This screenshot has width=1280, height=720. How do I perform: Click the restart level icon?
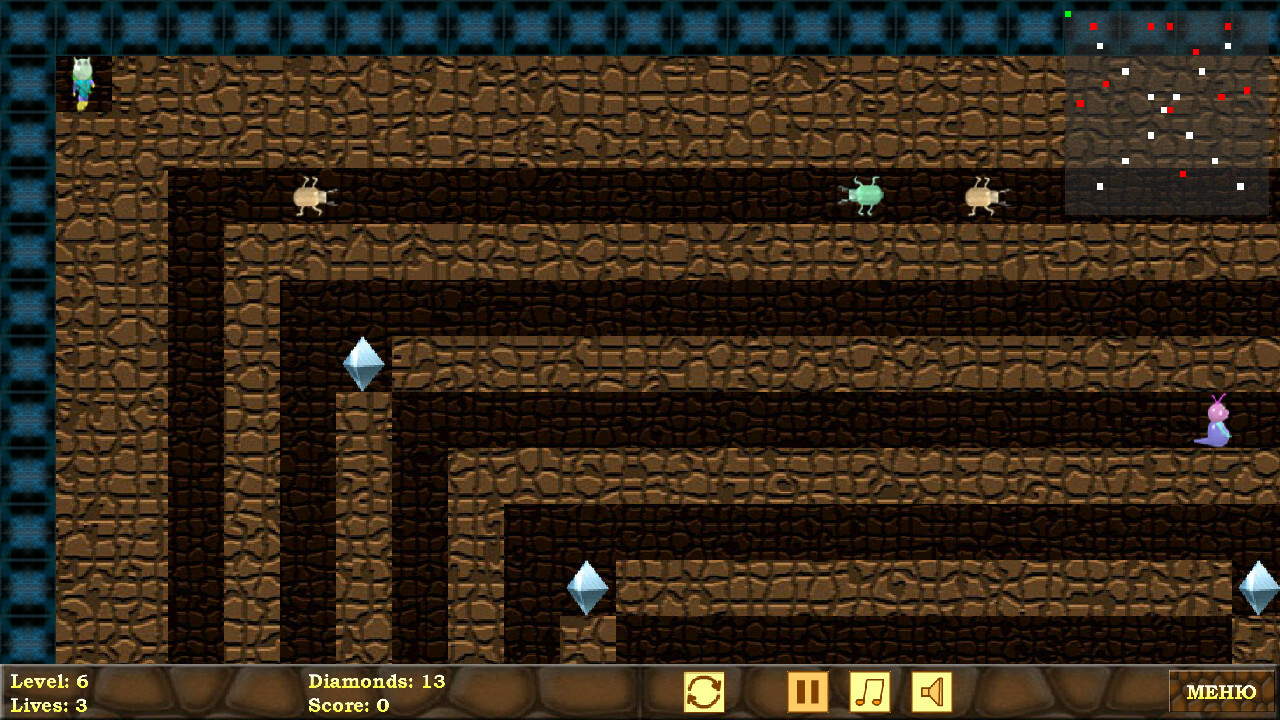point(703,691)
